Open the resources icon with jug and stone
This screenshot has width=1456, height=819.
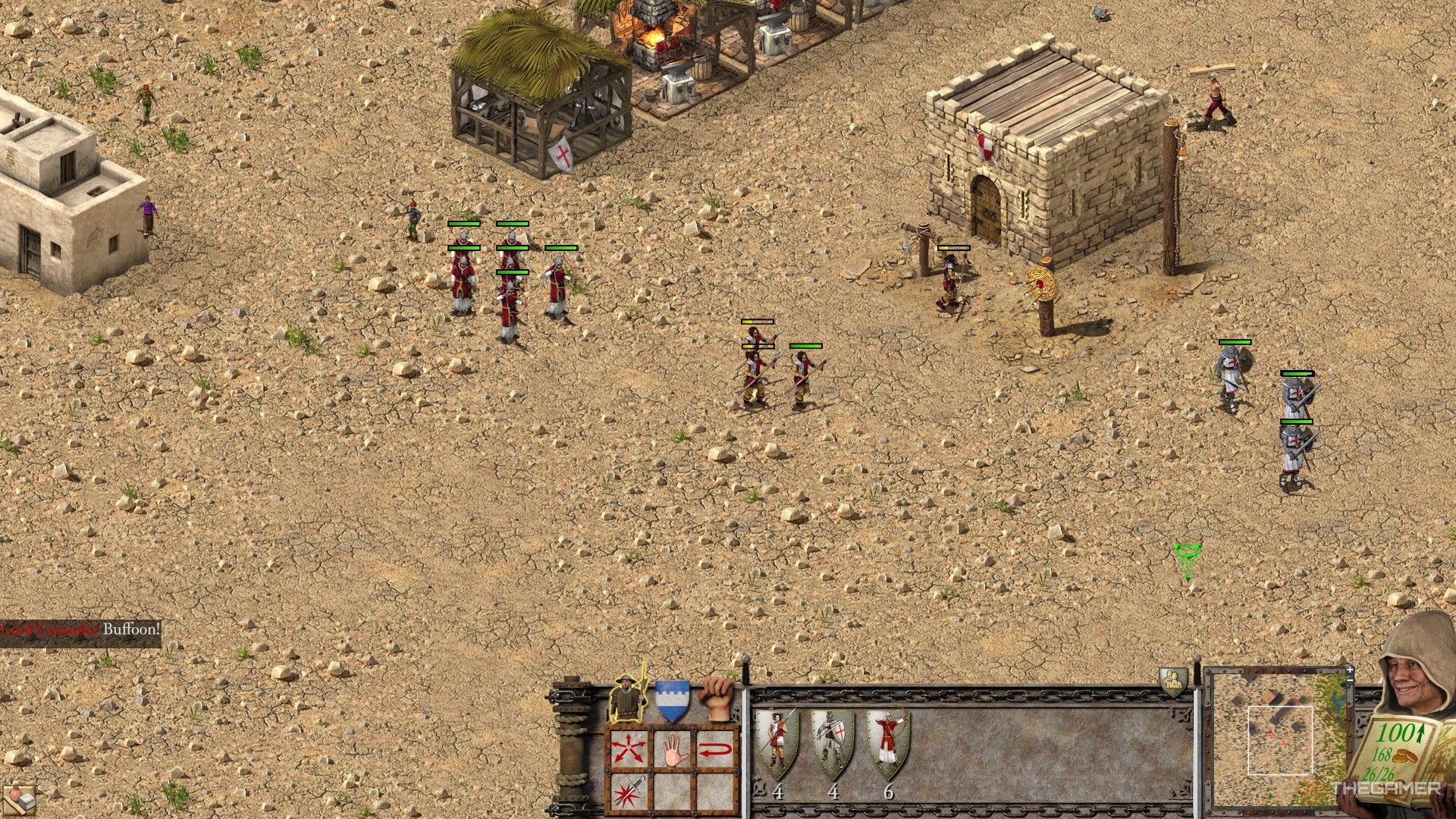(x=20, y=799)
